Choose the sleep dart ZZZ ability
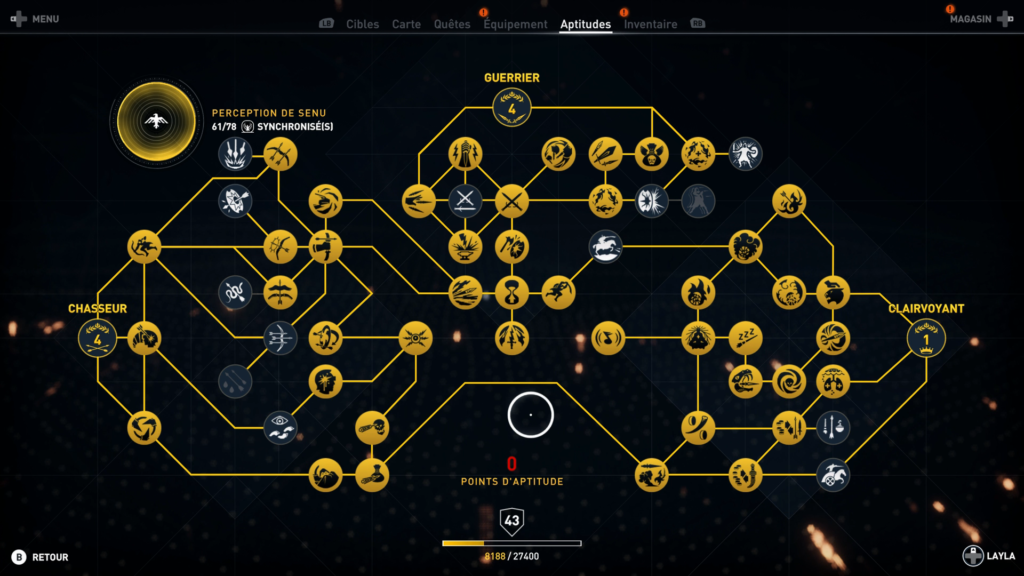 (745, 338)
